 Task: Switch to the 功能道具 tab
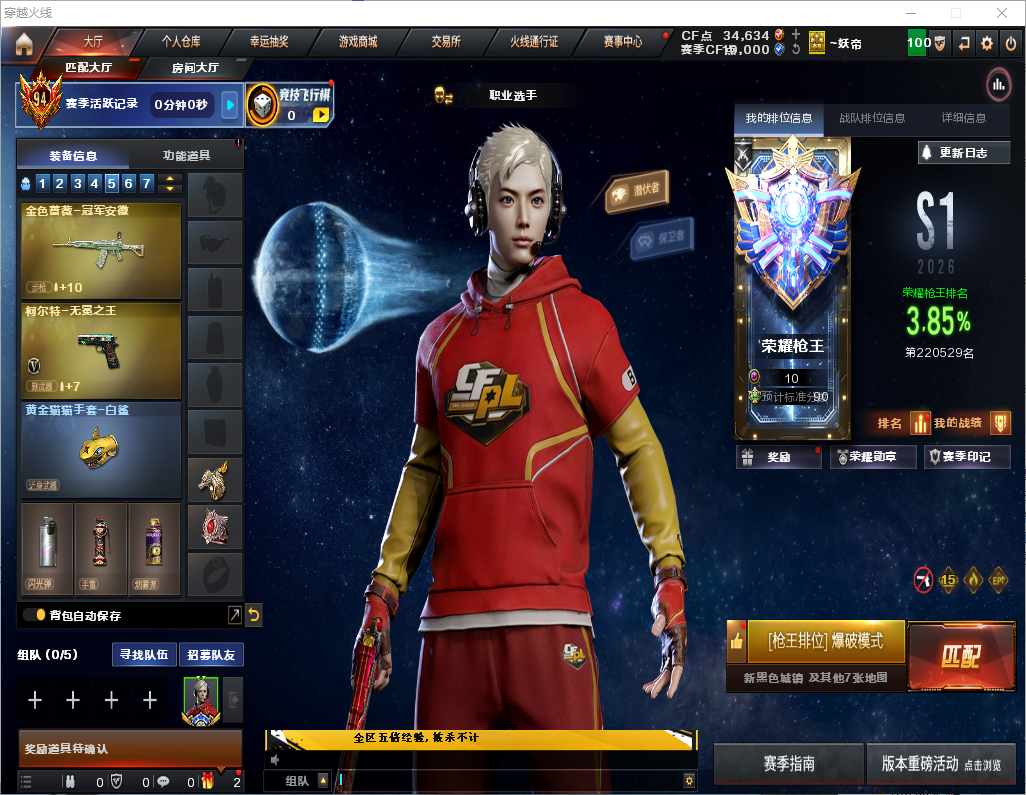[186, 156]
